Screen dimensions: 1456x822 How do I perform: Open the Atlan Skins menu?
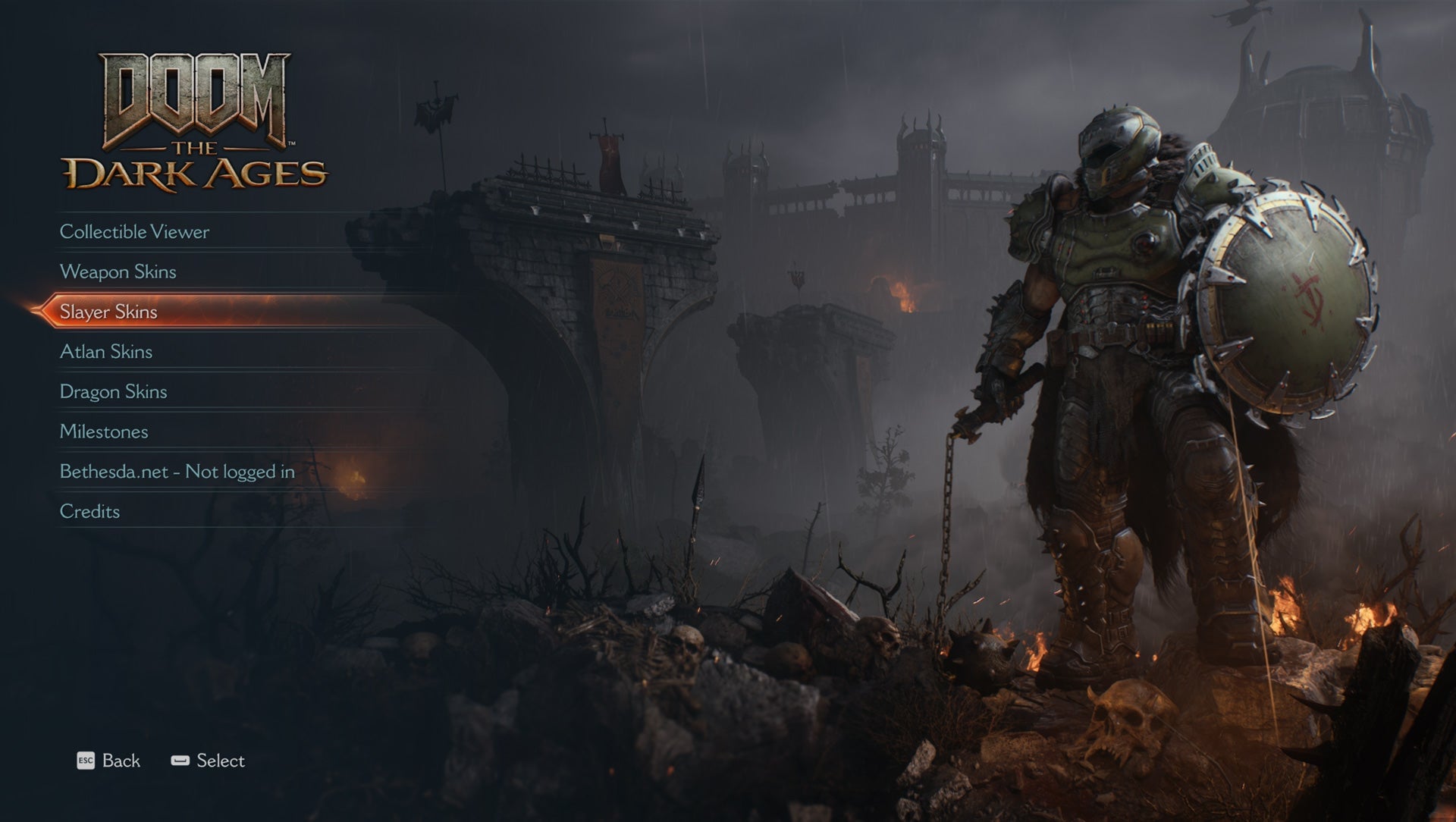tap(106, 352)
